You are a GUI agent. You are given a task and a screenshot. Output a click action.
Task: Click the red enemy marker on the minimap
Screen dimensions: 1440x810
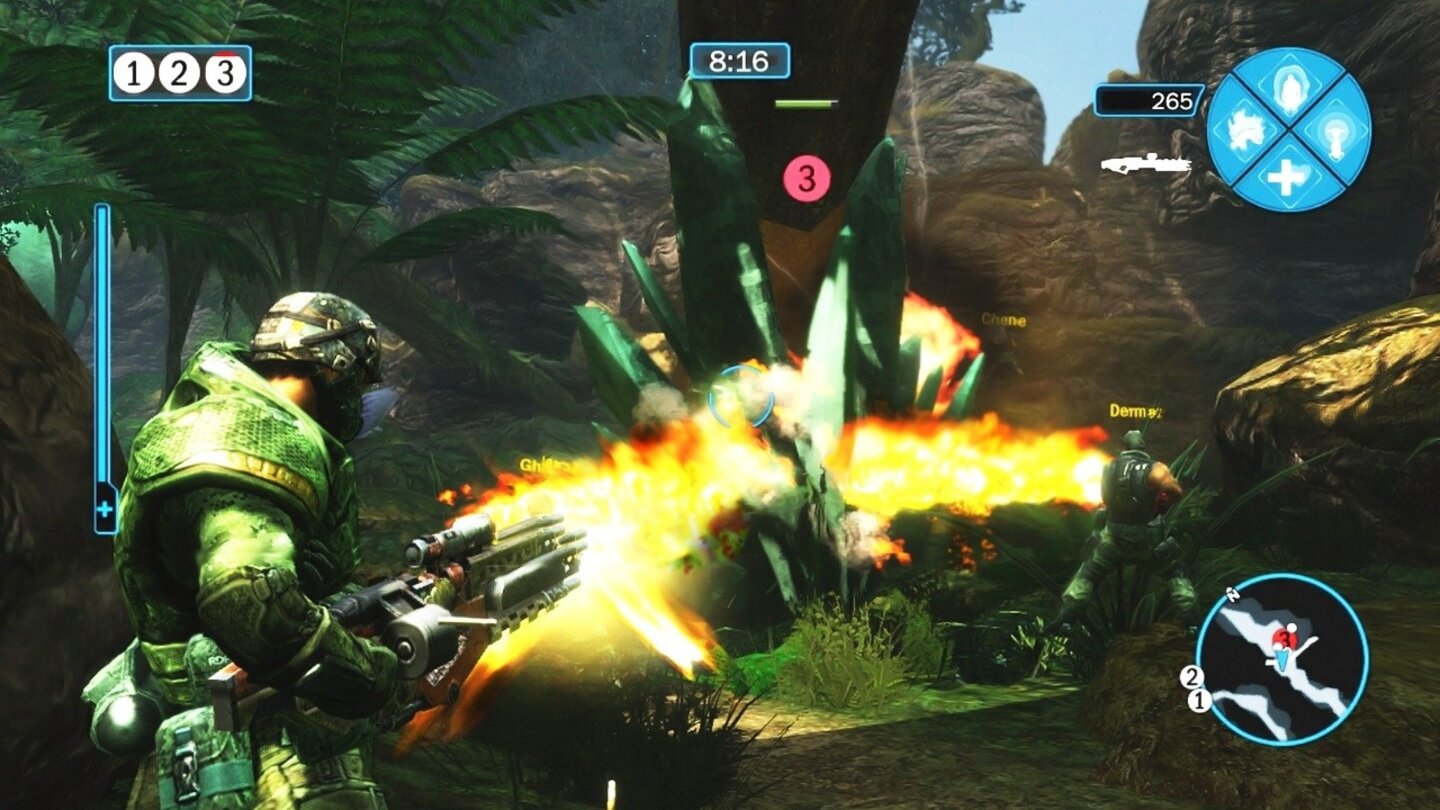[1285, 638]
